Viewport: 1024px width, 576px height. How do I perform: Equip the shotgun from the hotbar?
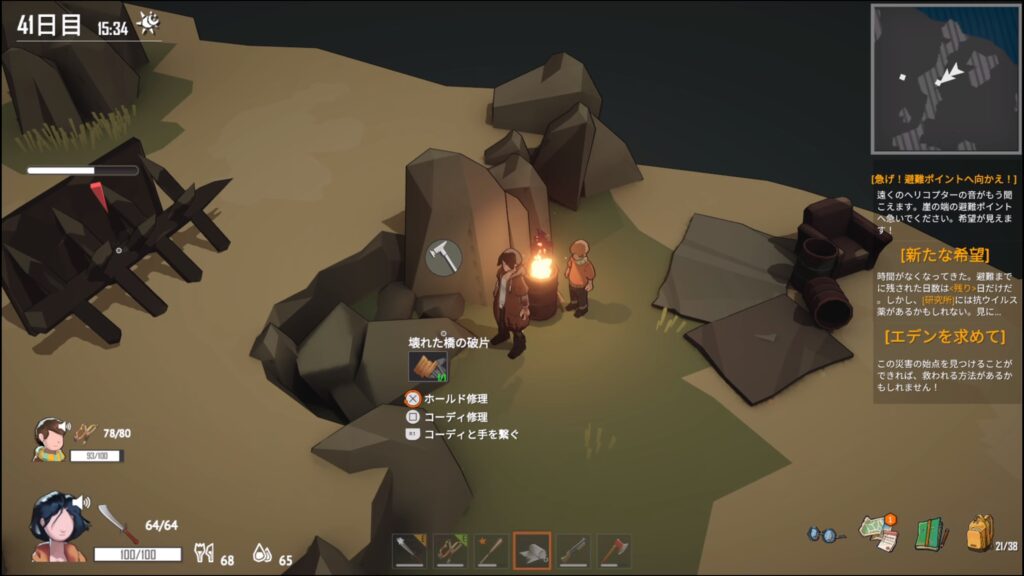573,549
